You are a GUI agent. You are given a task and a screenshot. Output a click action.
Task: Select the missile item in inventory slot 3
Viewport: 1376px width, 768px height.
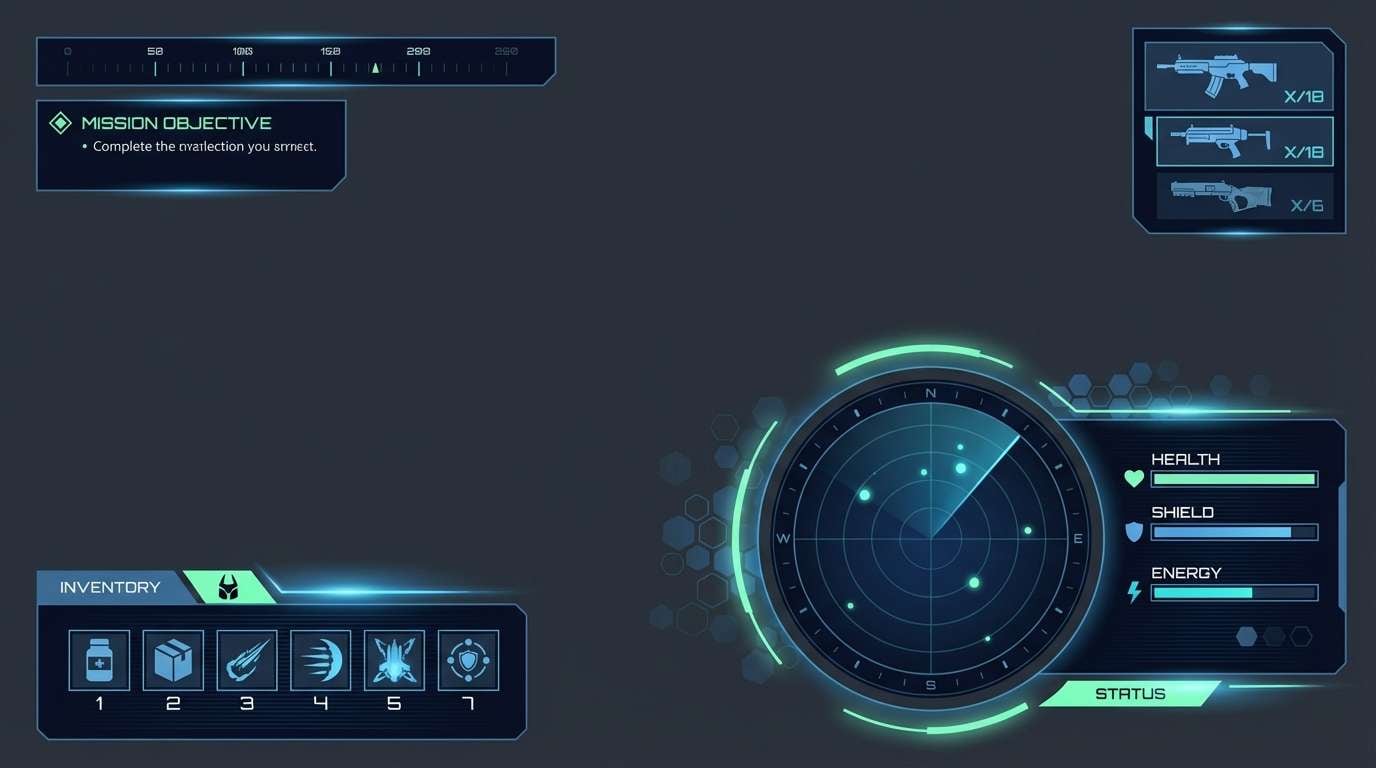tap(246, 659)
